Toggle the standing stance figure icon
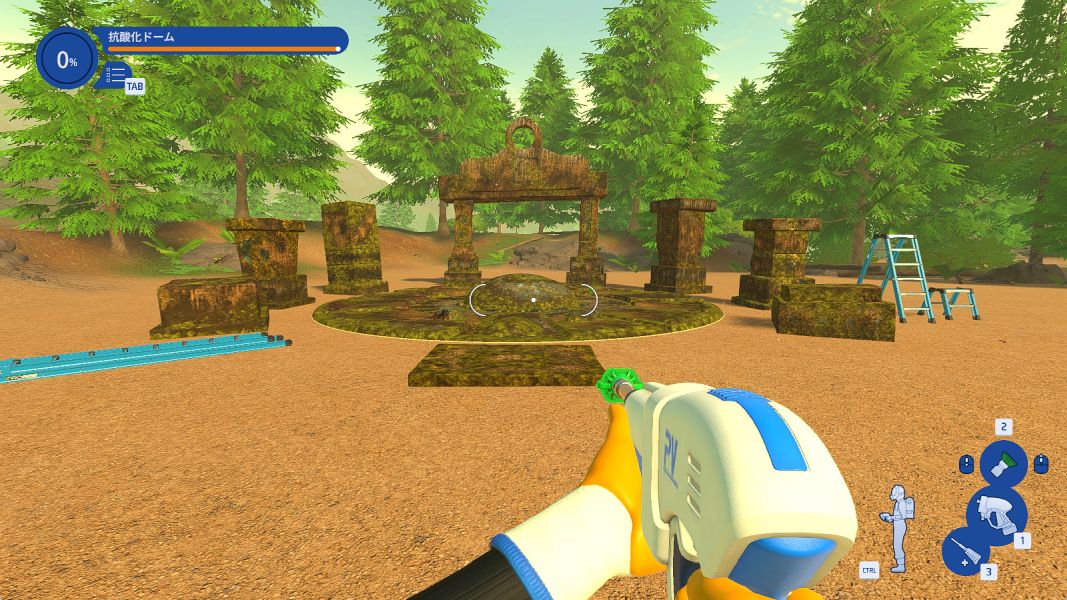The height and width of the screenshot is (600, 1067). point(897,528)
